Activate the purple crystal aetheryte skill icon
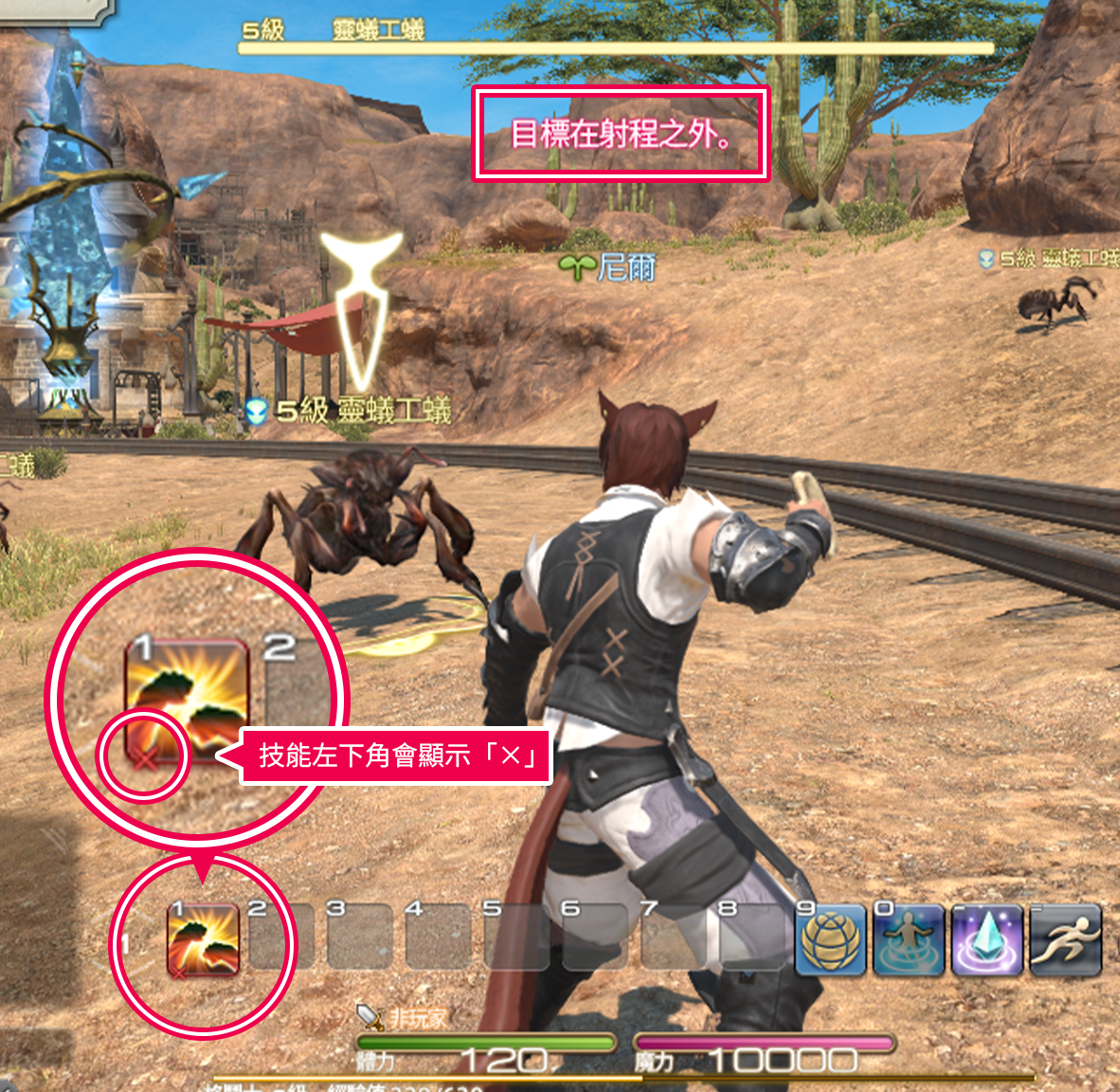This screenshot has height=1092, width=1120. (988, 940)
